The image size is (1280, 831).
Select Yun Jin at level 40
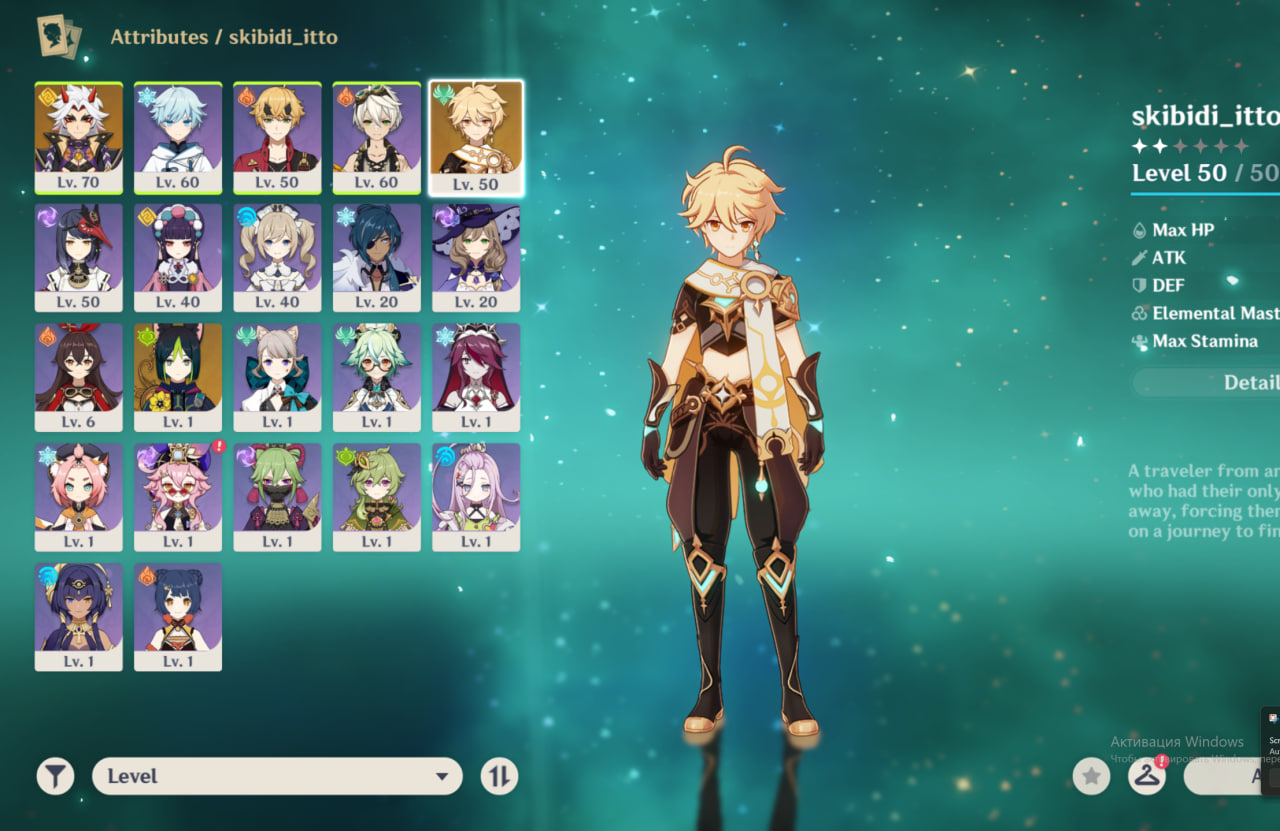[178, 257]
